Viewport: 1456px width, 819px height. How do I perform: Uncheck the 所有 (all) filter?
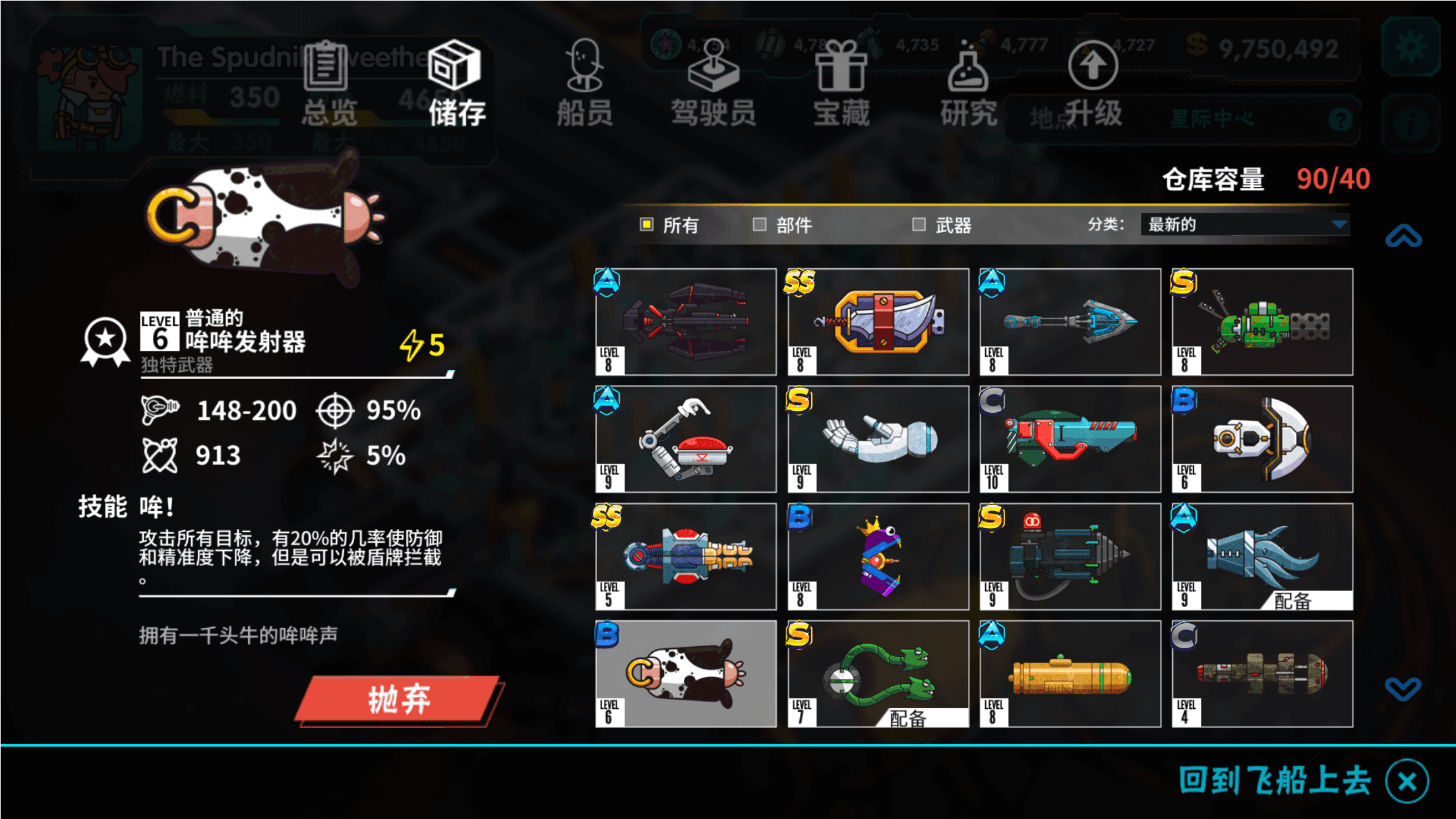[647, 225]
